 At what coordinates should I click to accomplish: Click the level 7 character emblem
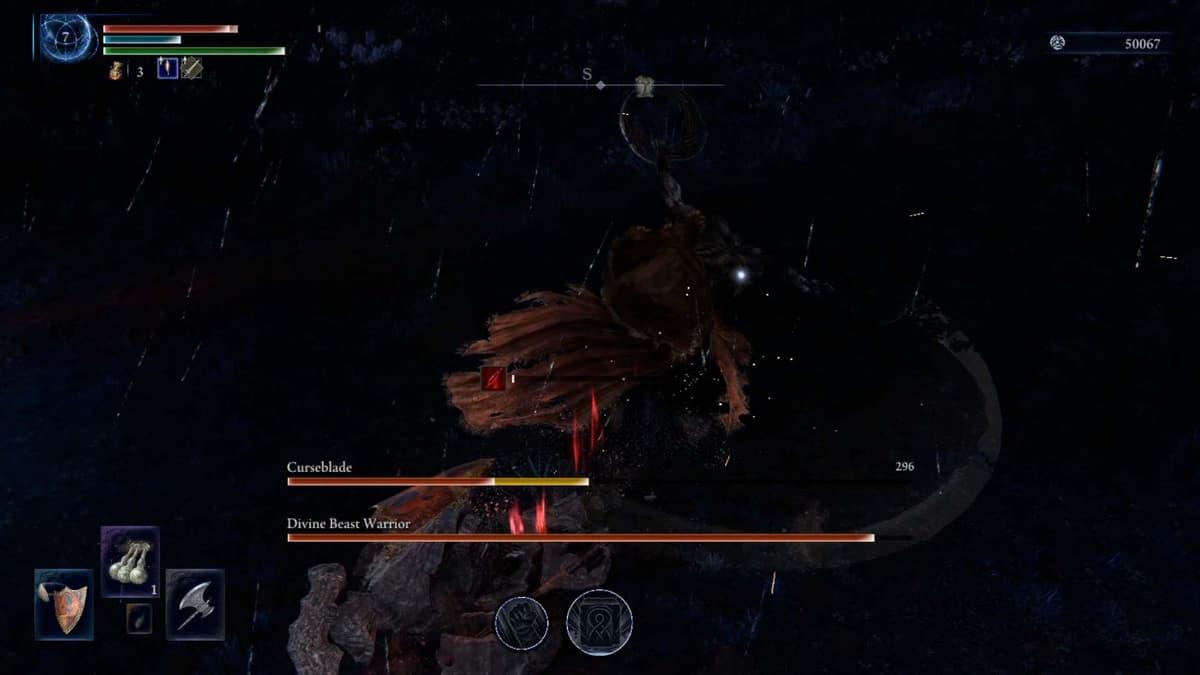pyautogui.click(x=65, y=37)
